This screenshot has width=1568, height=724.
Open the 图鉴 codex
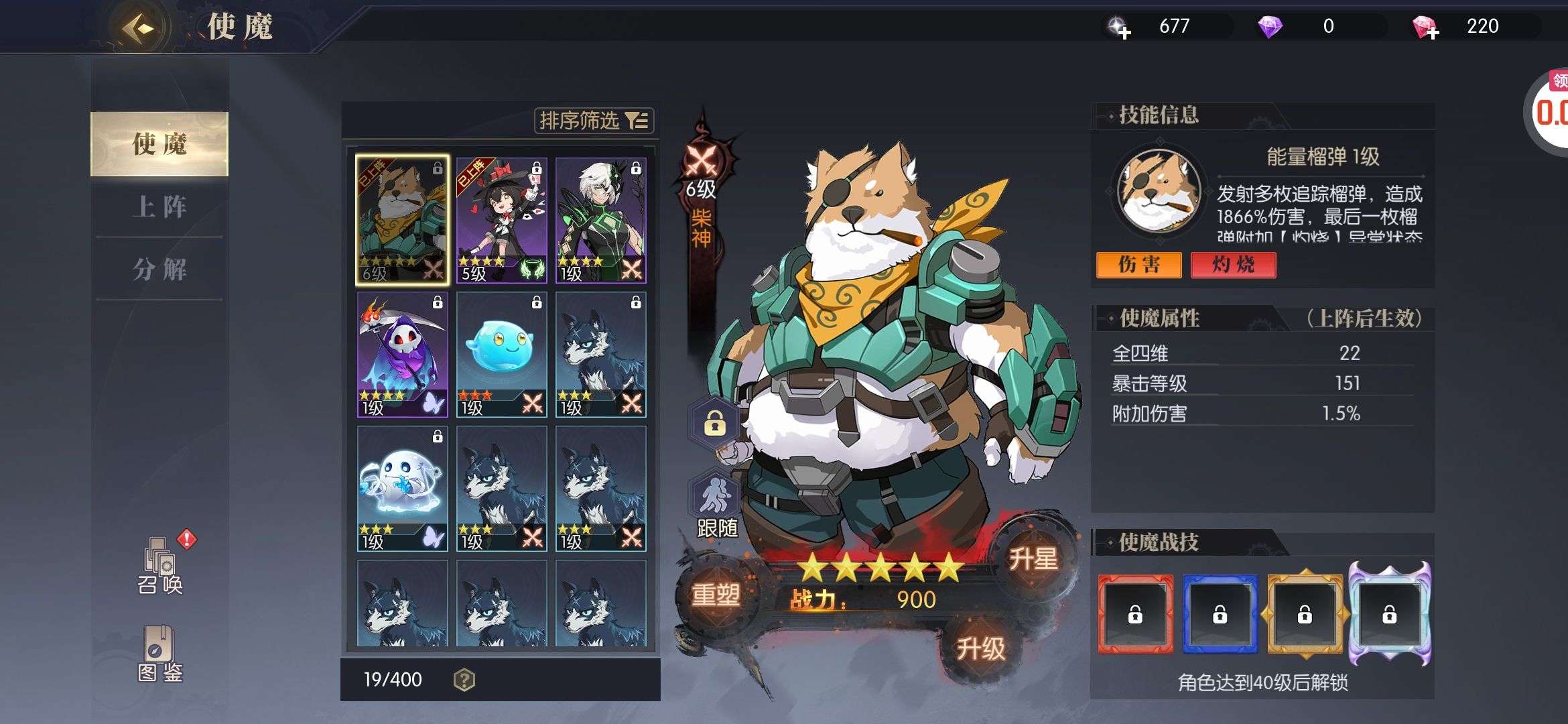[160, 654]
